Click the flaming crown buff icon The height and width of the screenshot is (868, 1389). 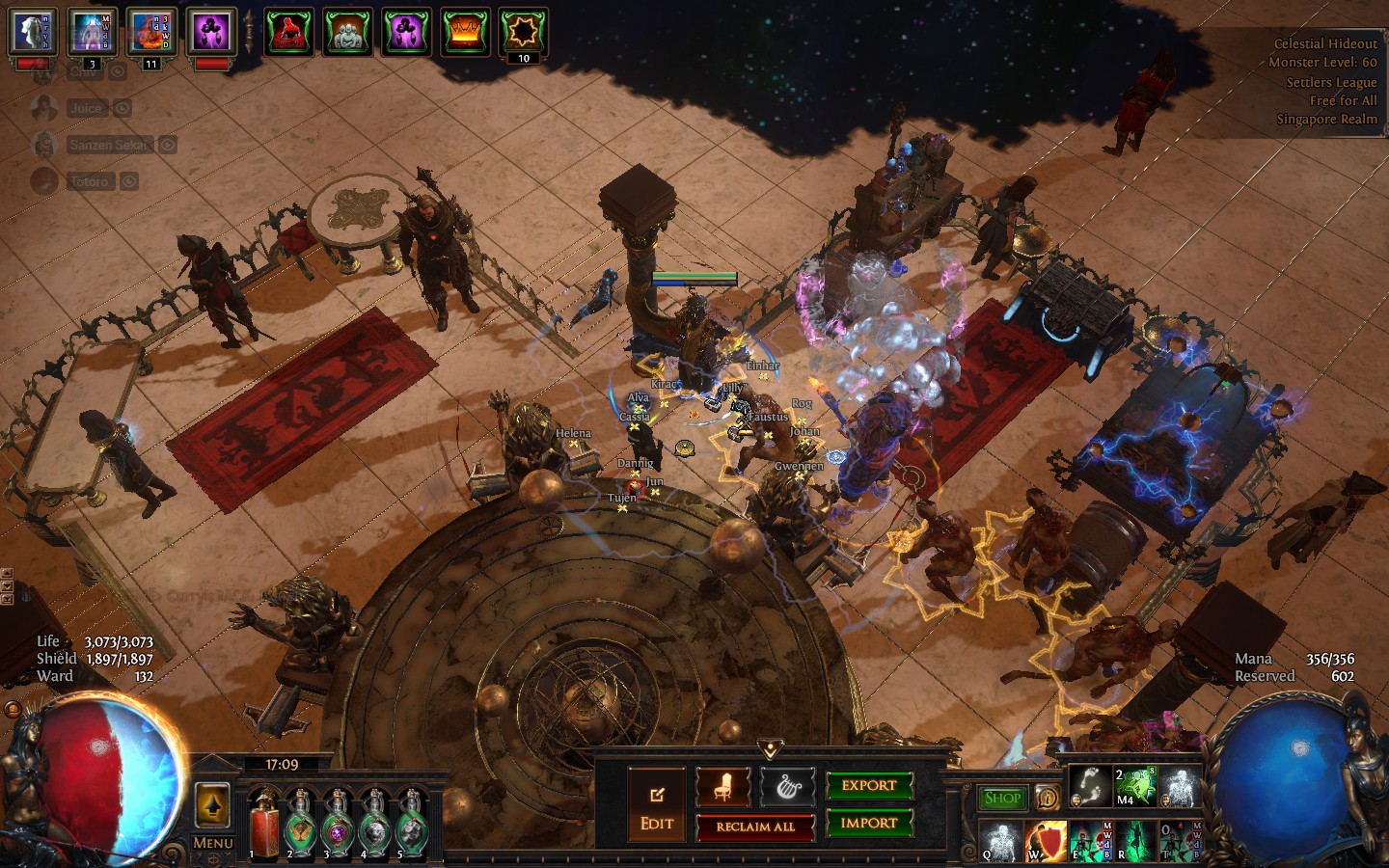(x=465, y=32)
